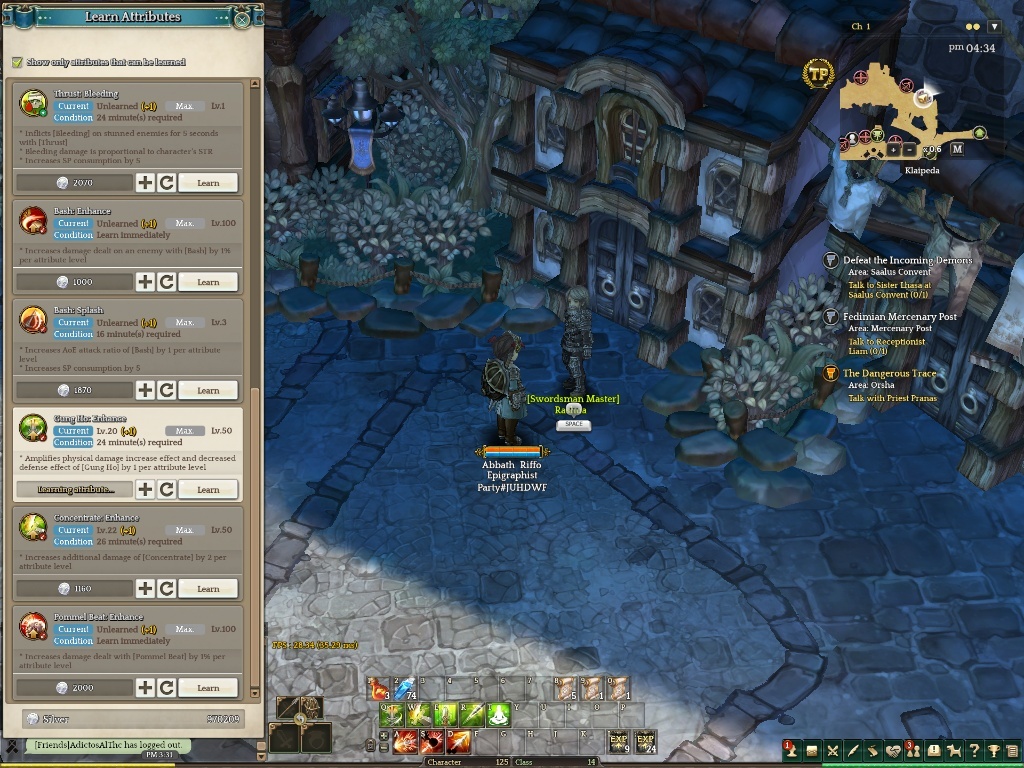Learn the Pommel Beat: Enhance attribute

[208, 688]
